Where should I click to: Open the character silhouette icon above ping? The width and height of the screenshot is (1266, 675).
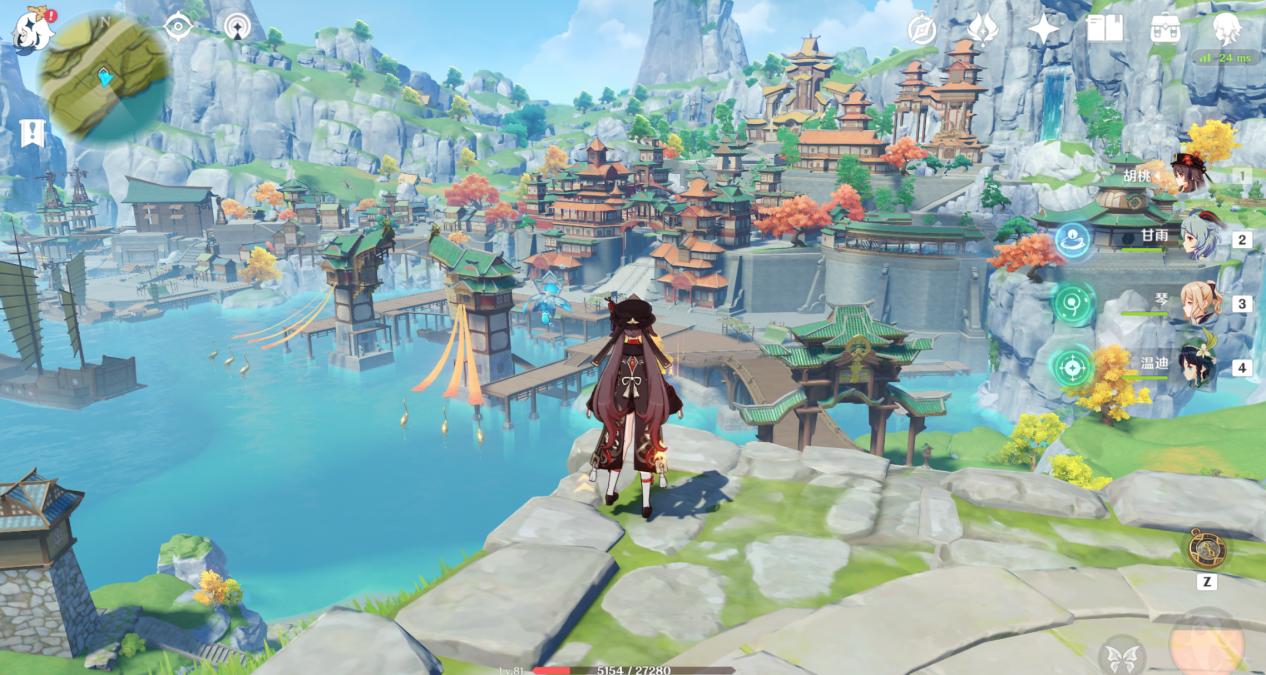[1226, 27]
